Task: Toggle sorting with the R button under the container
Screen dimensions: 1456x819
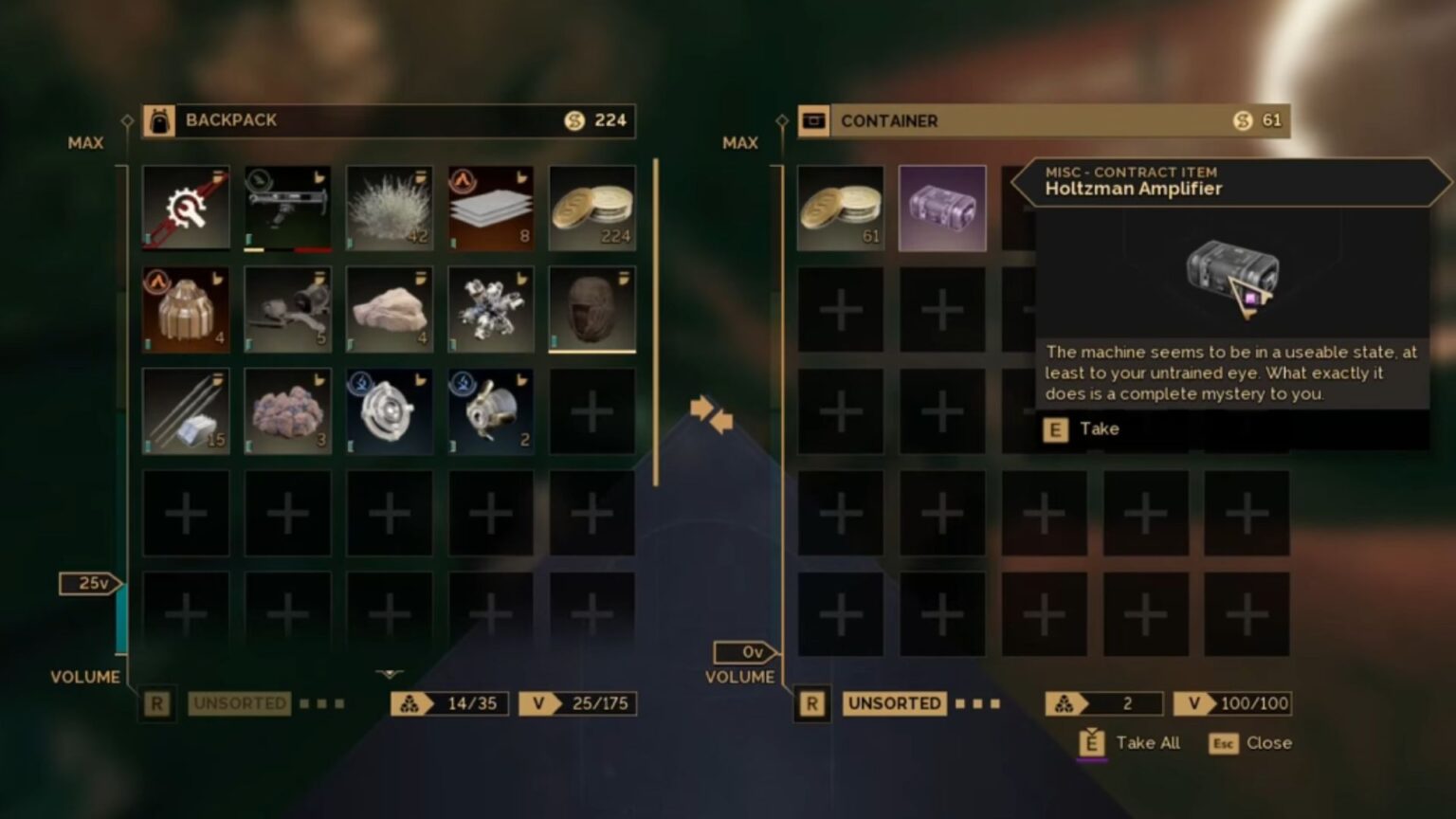Action: pos(811,703)
